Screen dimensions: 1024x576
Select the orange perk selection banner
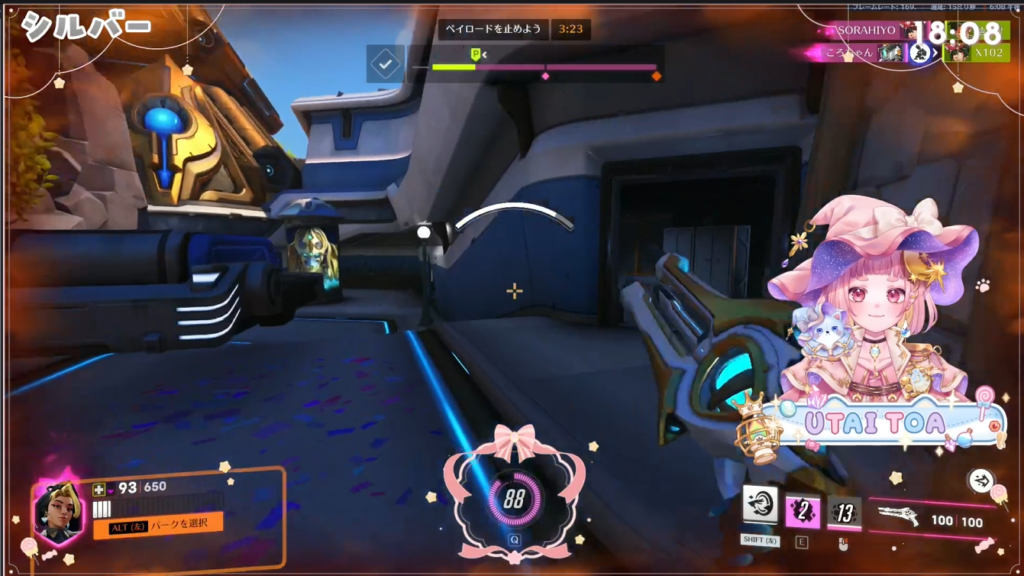click(158, 525)
